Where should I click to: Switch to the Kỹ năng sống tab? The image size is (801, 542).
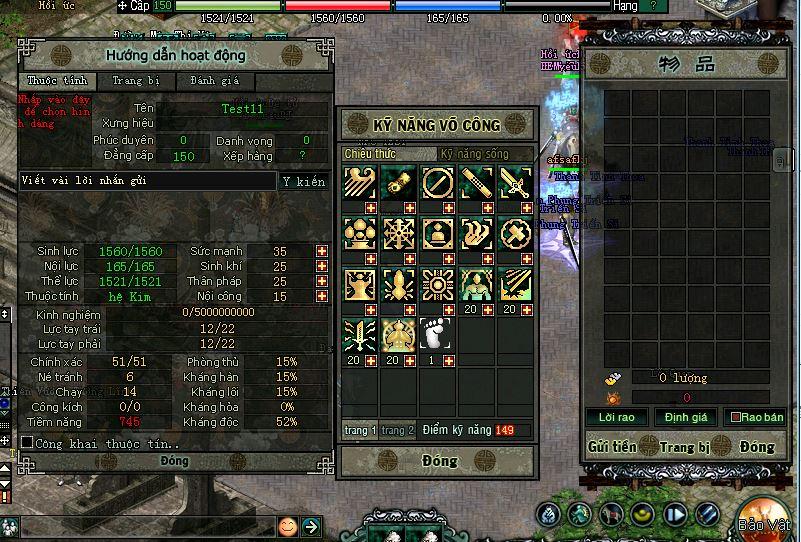(474, 154)
